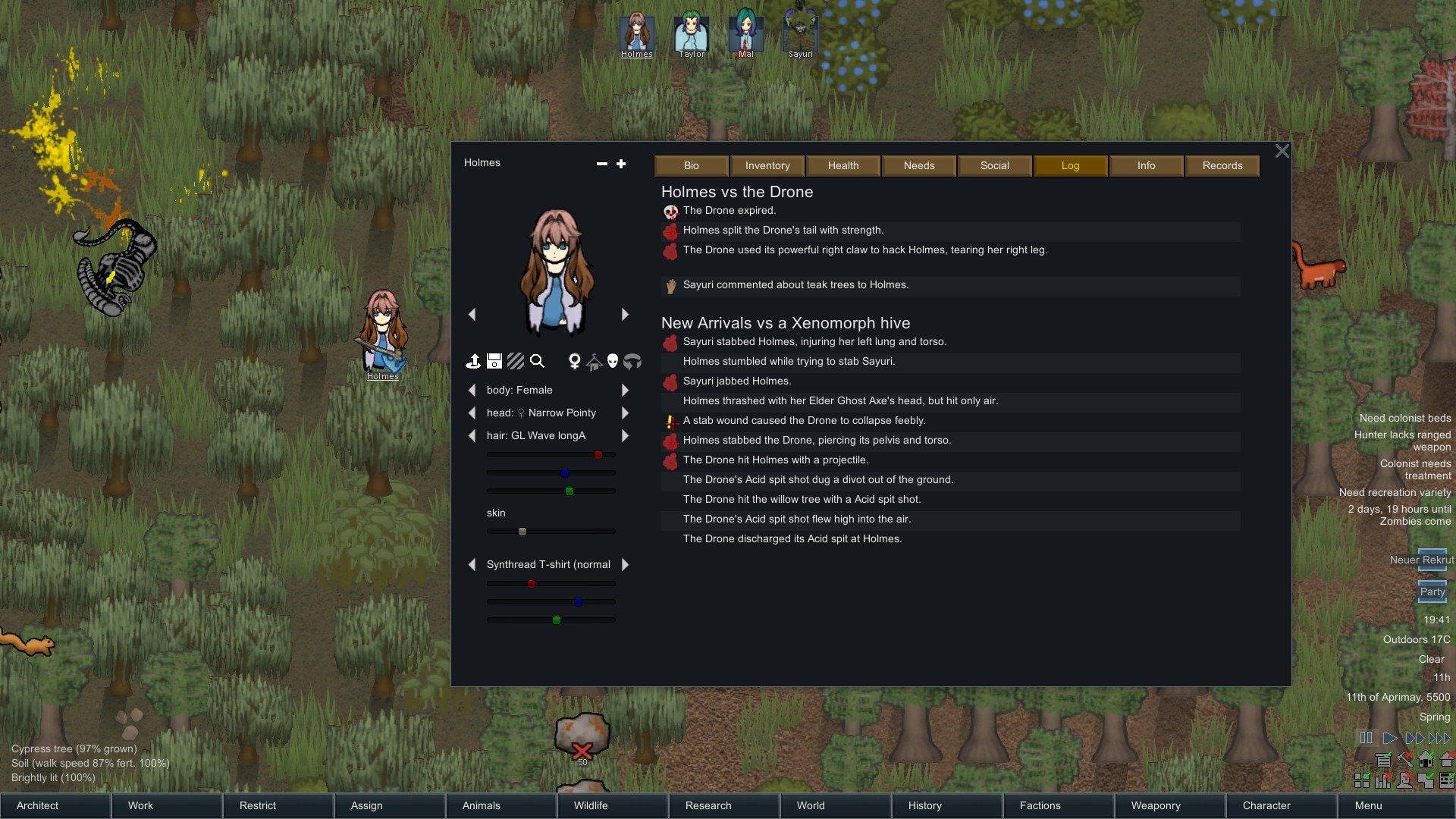Click the hatched pattern swatch icon

click(516, 362)
